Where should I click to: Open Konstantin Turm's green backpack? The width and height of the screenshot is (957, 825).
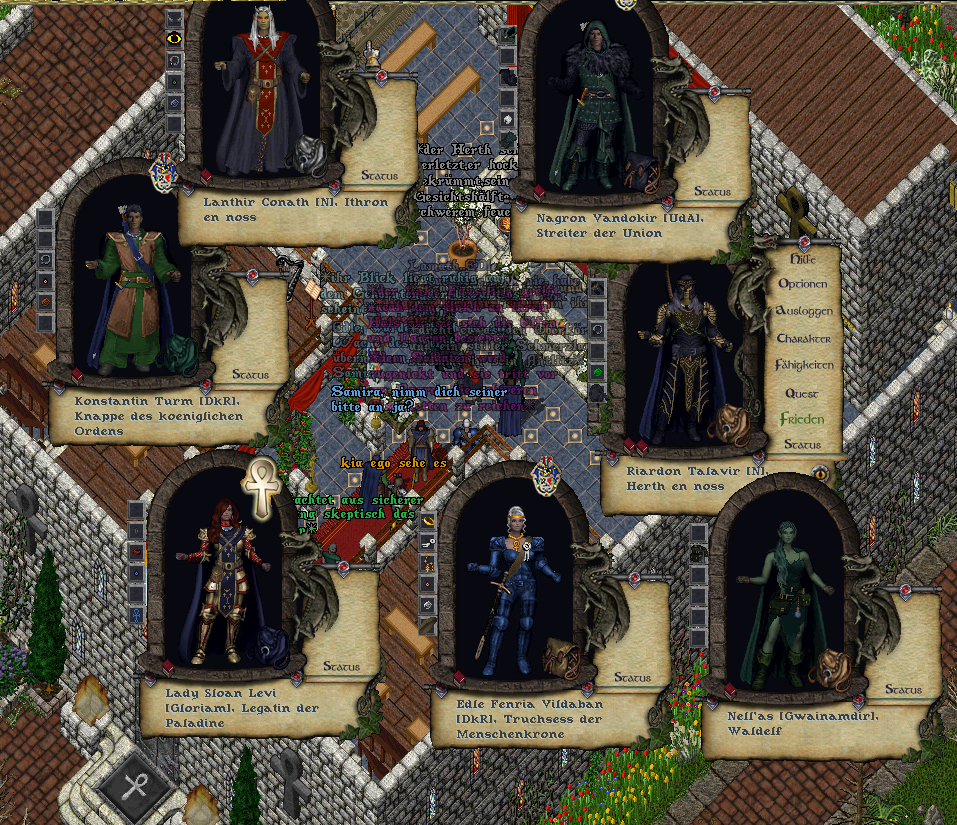tap(183, 355)
